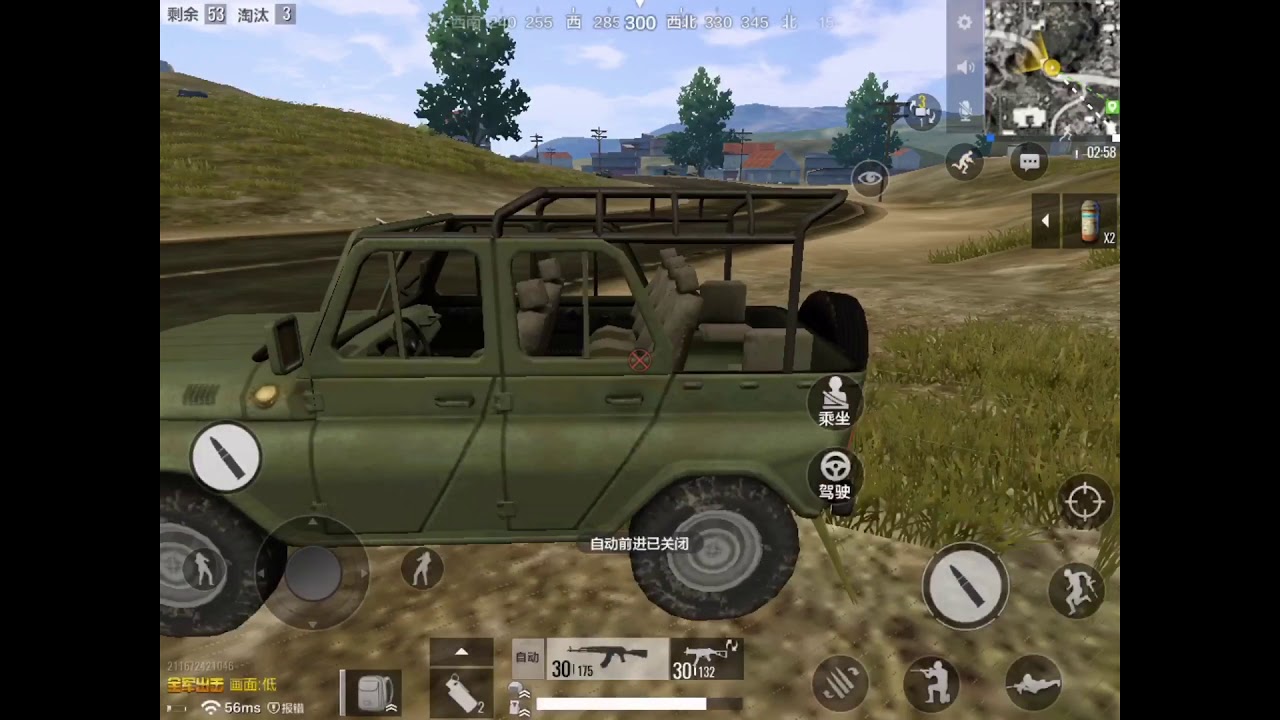
Task: Toggle the 自动 fire mode
Action: point(527,656)
